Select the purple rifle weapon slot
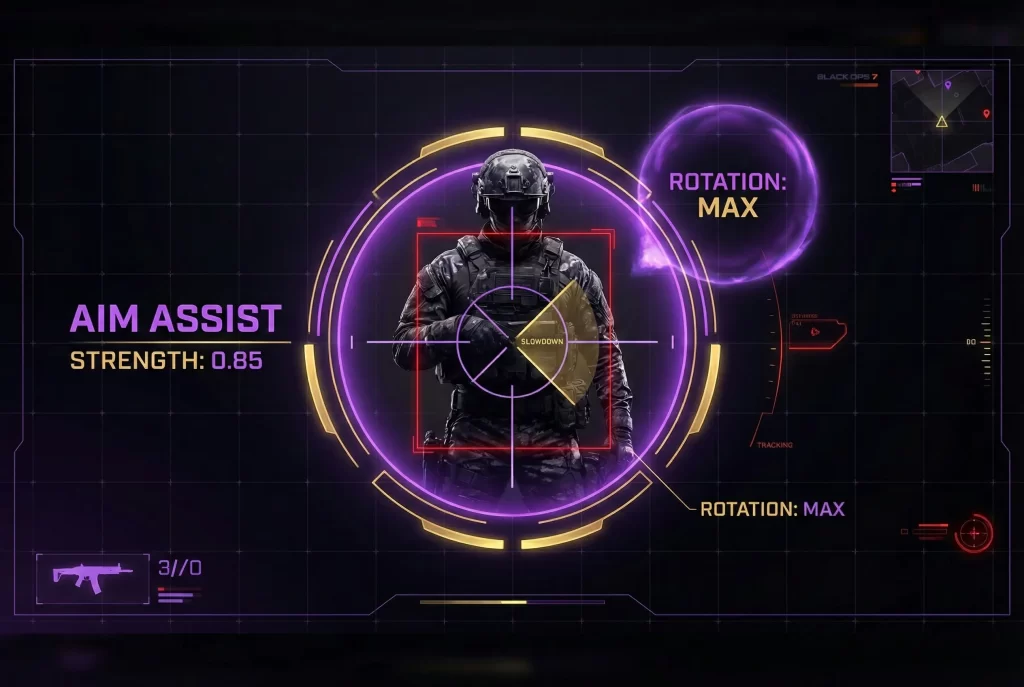 [93, 577]
